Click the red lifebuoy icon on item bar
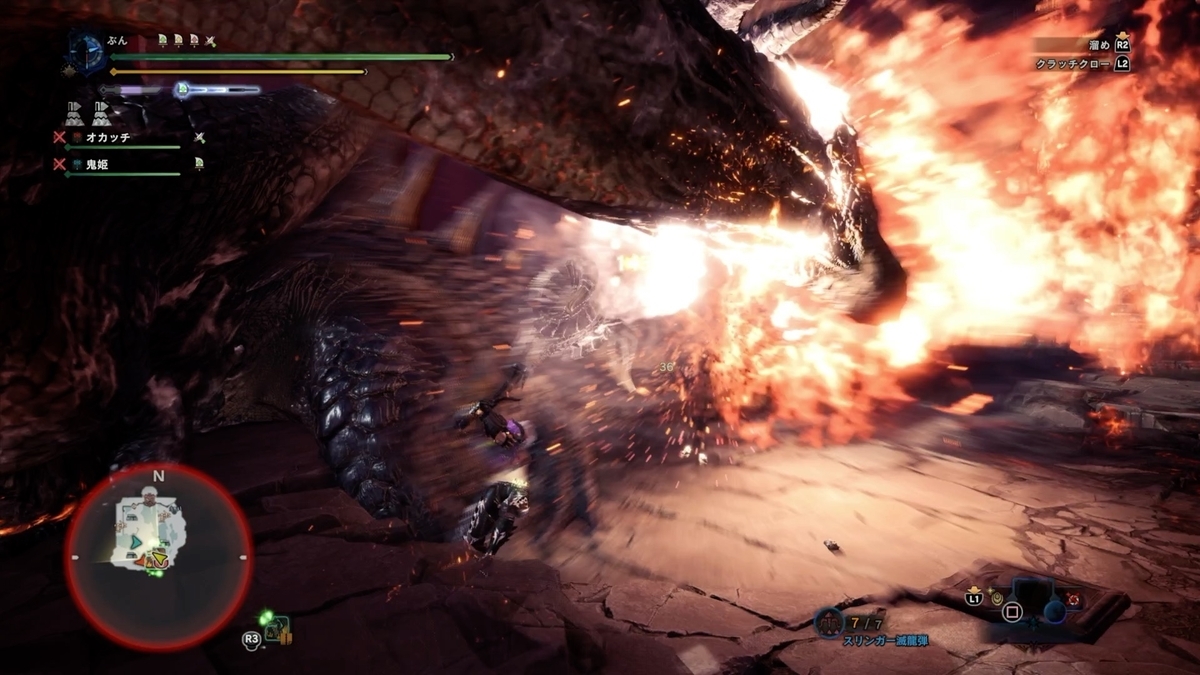 [1073, 598]
